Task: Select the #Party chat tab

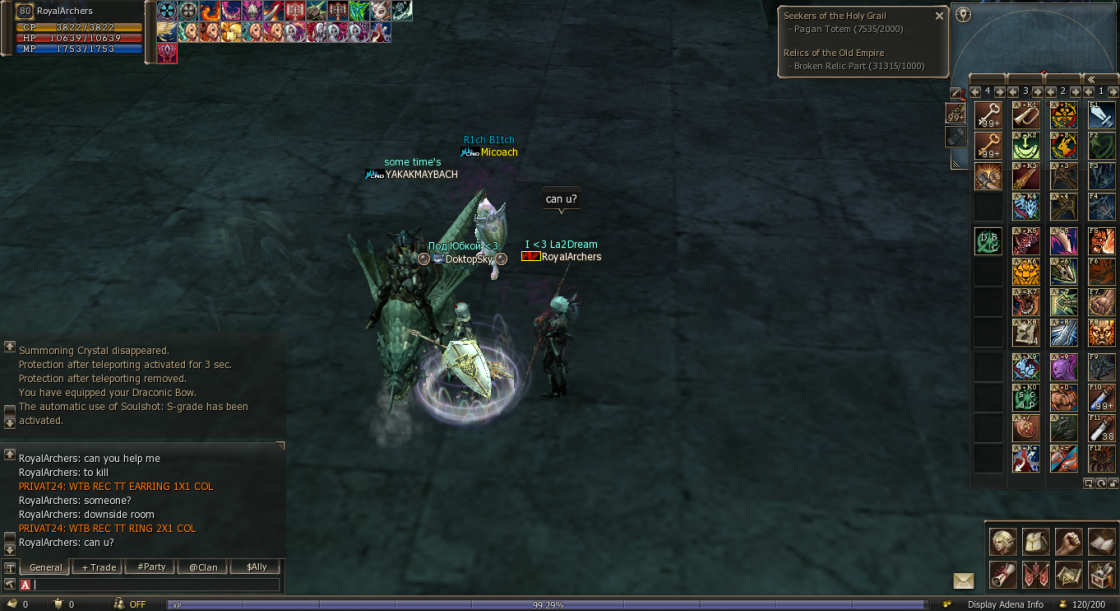Action: (x=152, y=567)
